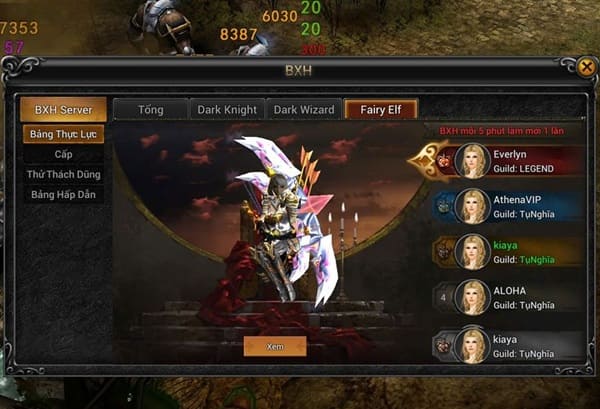The image size is (600, 409).
Task: Select top-ranked player Everlyn
Action: pyautogui.click(x=512, y=160)
